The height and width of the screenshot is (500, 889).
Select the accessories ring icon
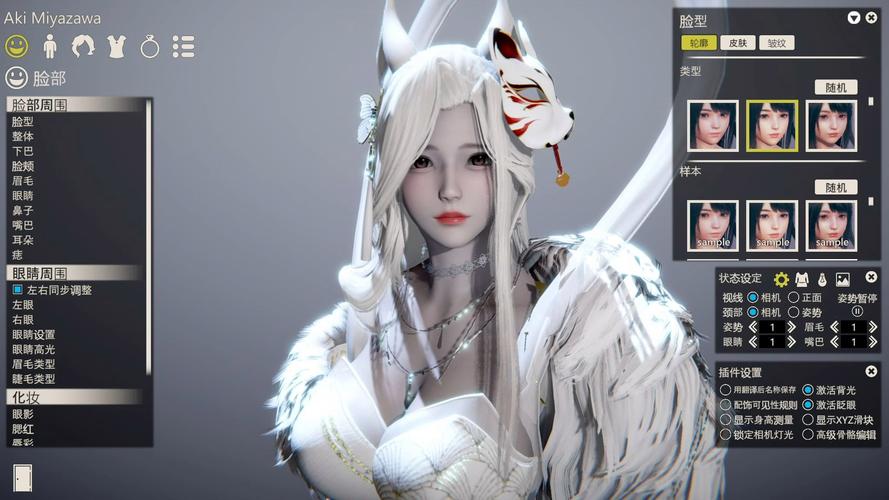[x=149, y=46]
